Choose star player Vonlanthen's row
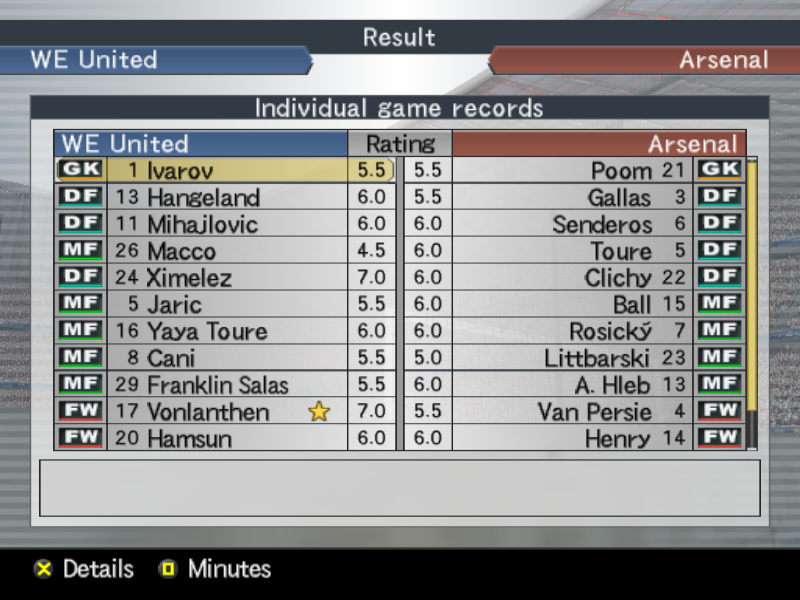The image size is (800, 600). click(200, 411)
